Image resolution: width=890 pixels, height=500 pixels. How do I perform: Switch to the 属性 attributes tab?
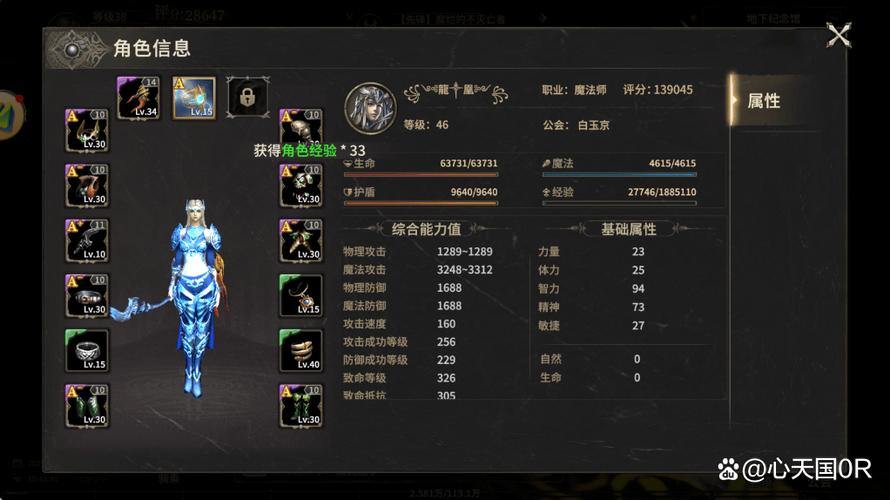coord(765,101)
